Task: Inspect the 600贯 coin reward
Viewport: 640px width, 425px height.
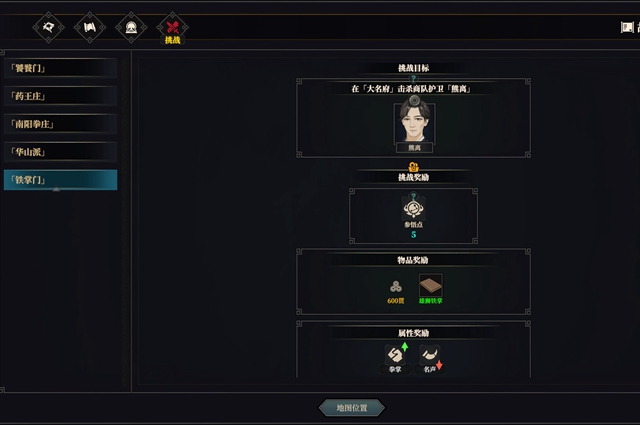Action: tap(396, 286)
